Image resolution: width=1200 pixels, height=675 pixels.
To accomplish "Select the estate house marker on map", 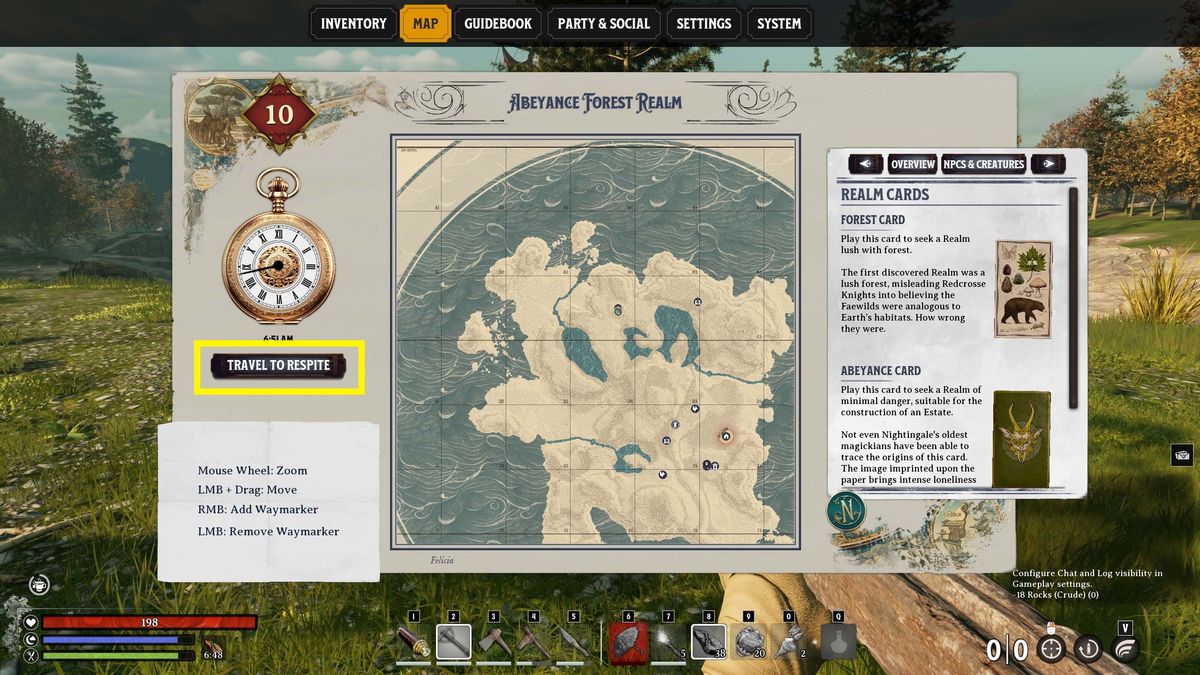I will coord(726,436).
